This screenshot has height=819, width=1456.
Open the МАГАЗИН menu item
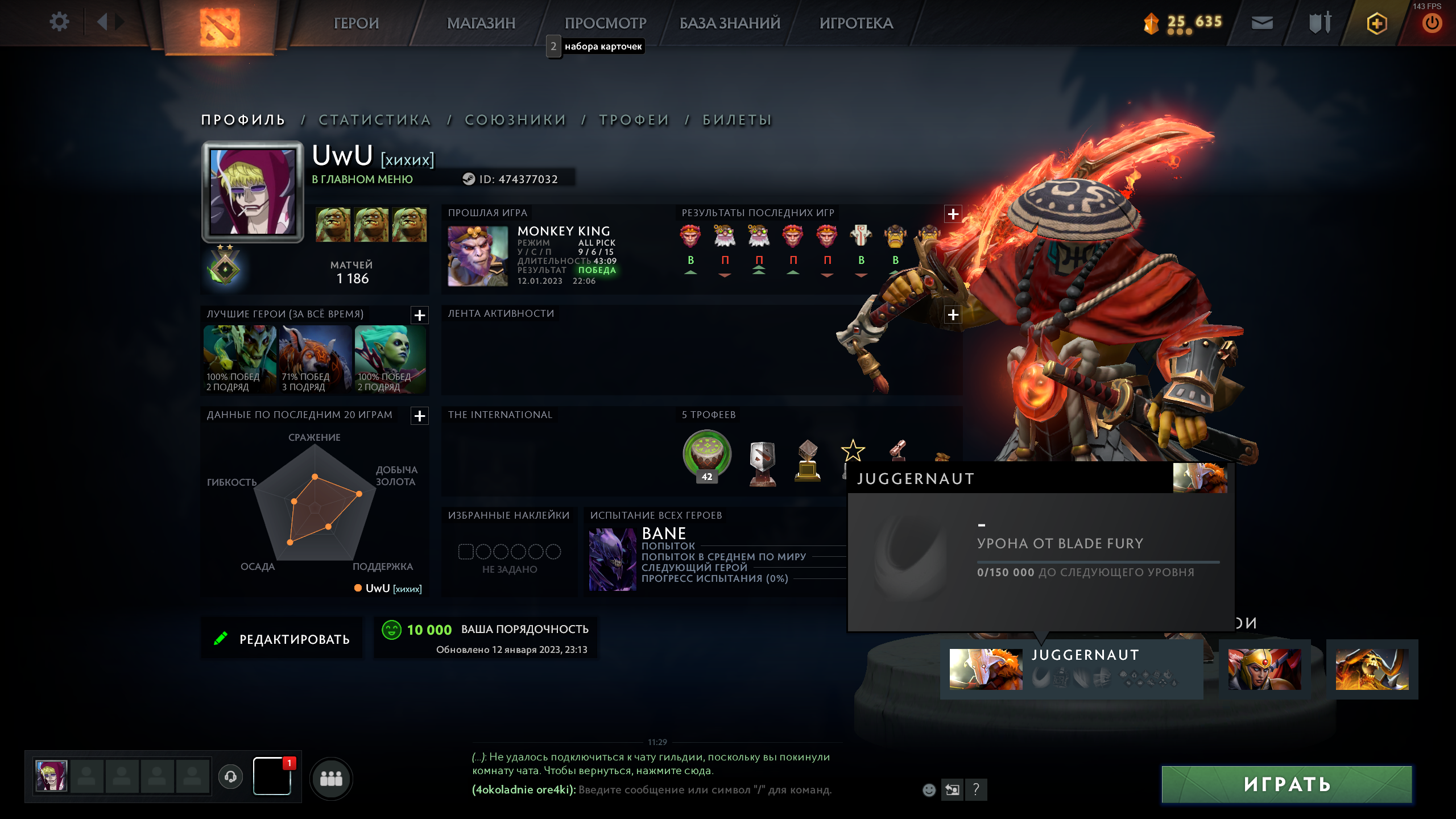point(481,23)
